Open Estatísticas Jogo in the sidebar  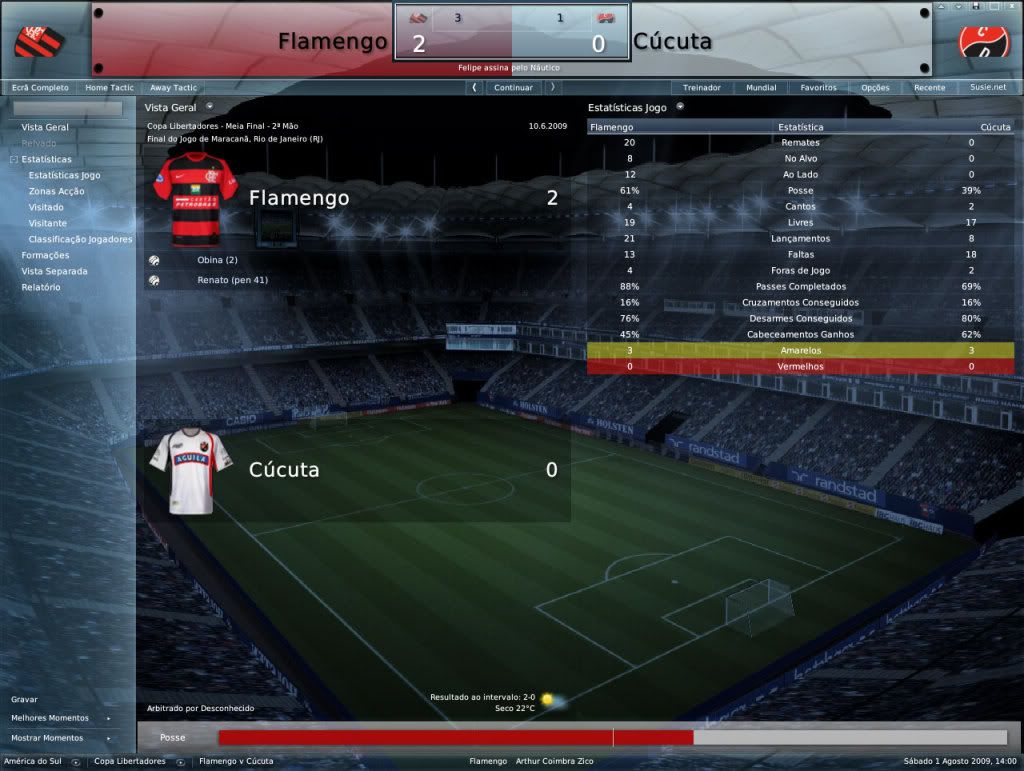64,175
